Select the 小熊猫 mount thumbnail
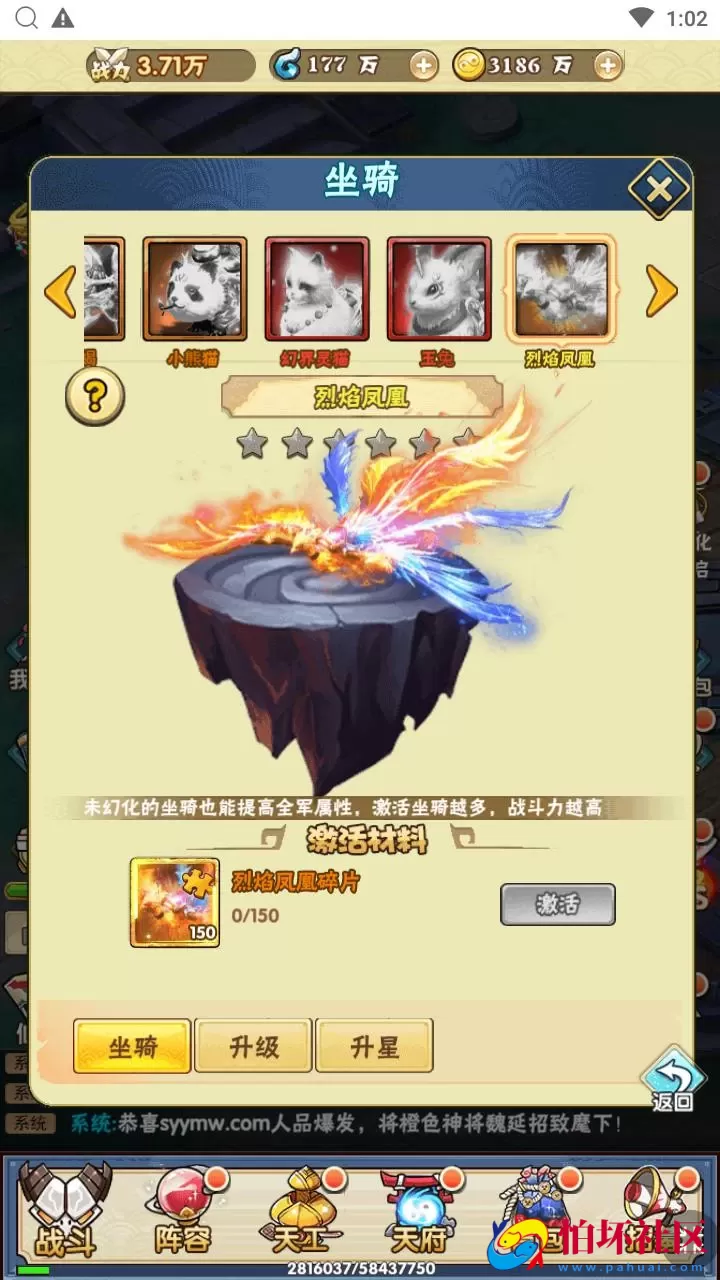The width and height of the screenshot is (720, 1280). 195,289
